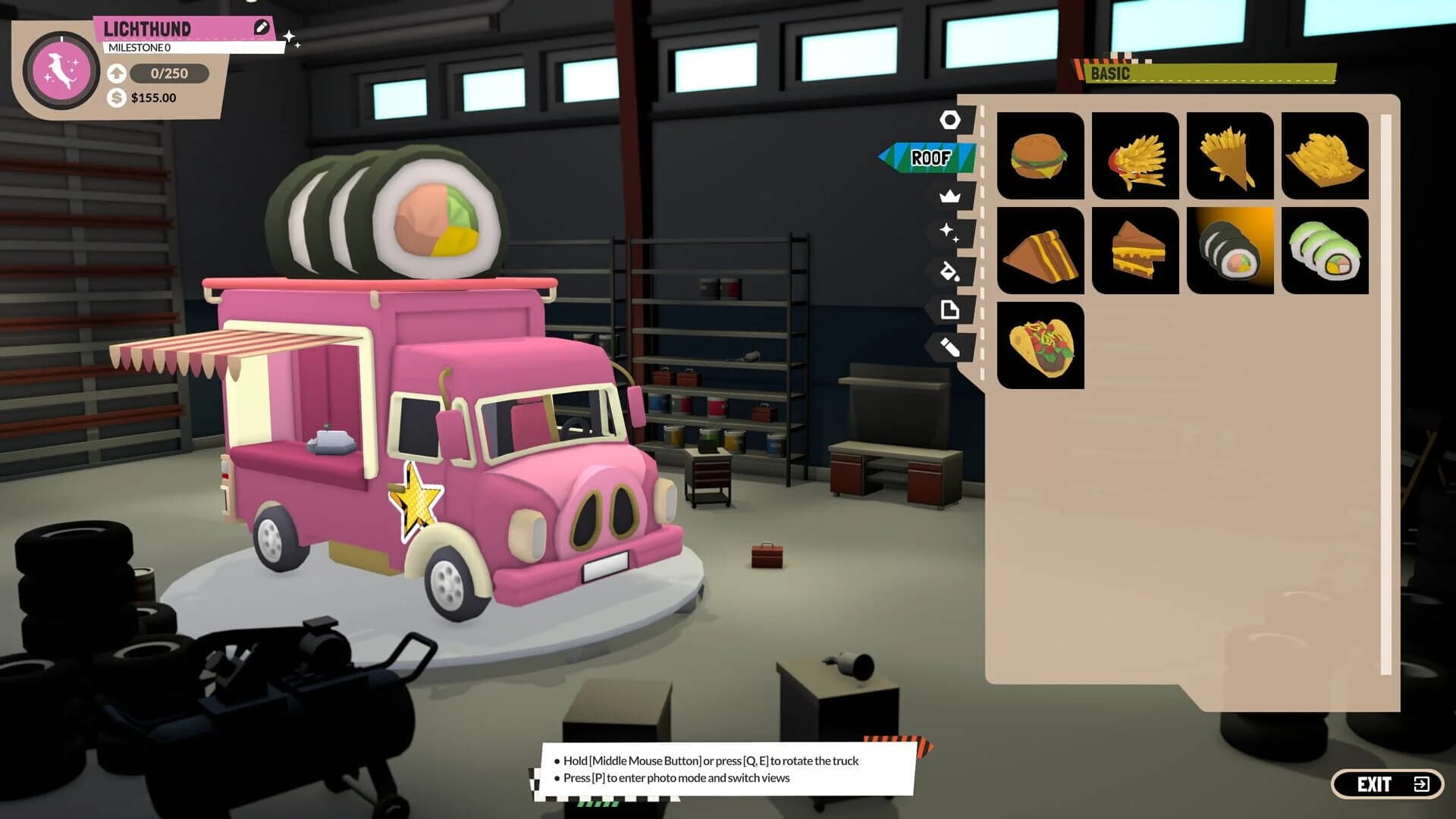Open the crown decorations category
The image size is (1456, 819).
pos(950,197)
